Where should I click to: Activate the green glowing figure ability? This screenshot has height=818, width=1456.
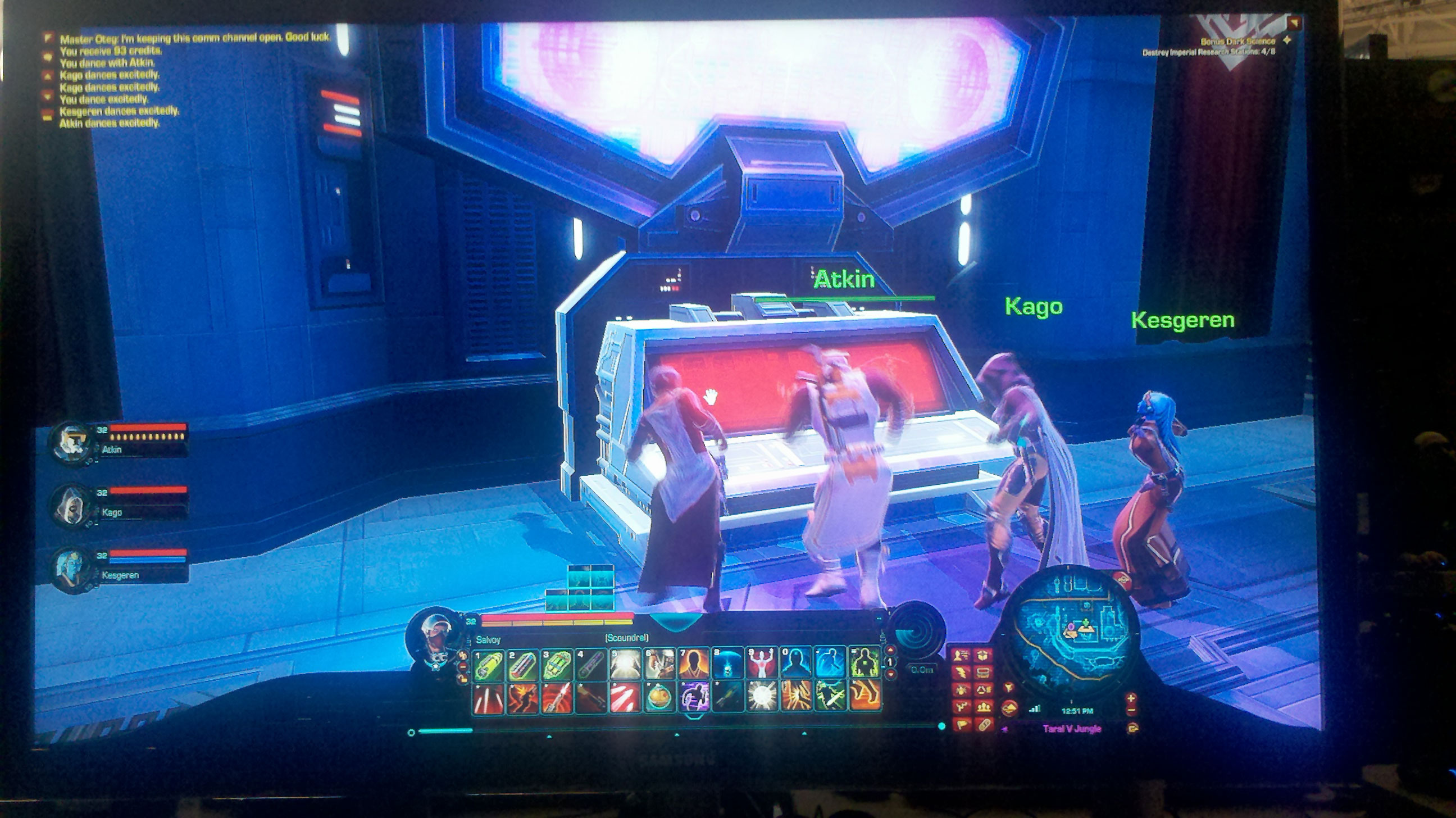tap(864, 664)
